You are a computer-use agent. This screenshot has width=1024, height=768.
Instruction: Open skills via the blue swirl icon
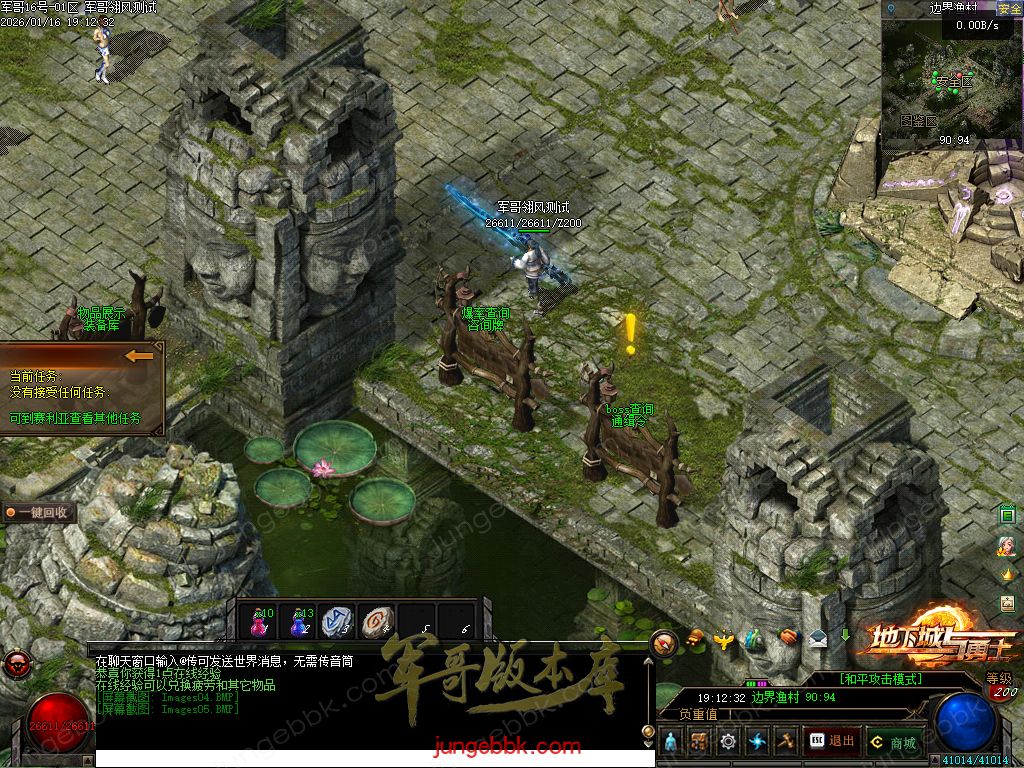[x=757, y=742]
